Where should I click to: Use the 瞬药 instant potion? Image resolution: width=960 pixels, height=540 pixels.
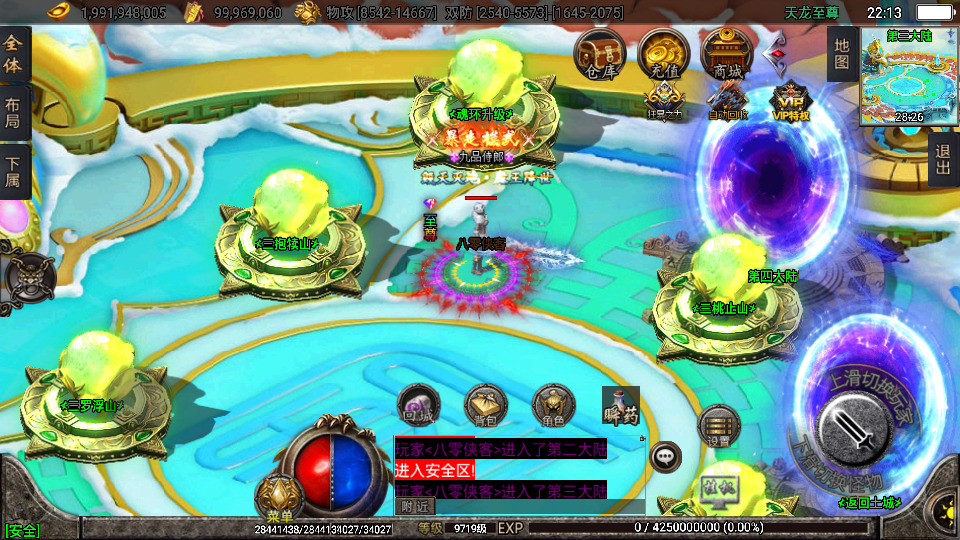coord(620,407)
